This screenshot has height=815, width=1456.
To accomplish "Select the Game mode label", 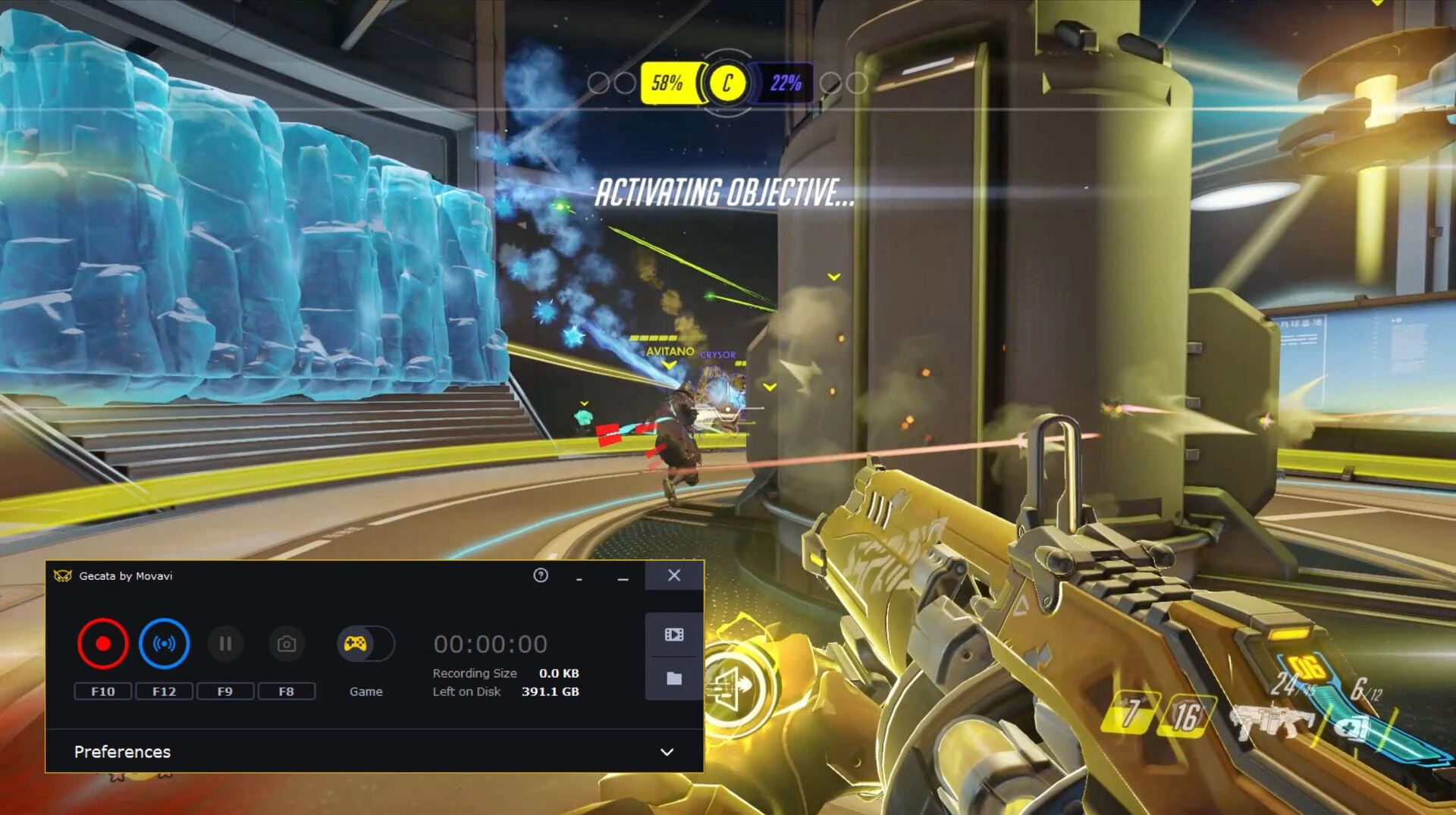I will point(366,691).
